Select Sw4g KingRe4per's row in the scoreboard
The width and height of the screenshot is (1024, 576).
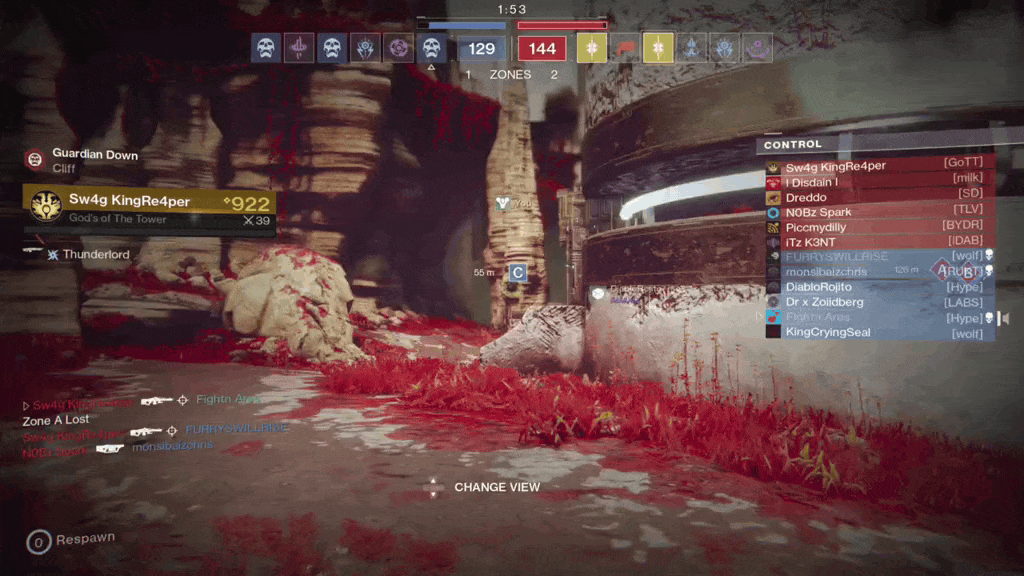tap(880, 166)
